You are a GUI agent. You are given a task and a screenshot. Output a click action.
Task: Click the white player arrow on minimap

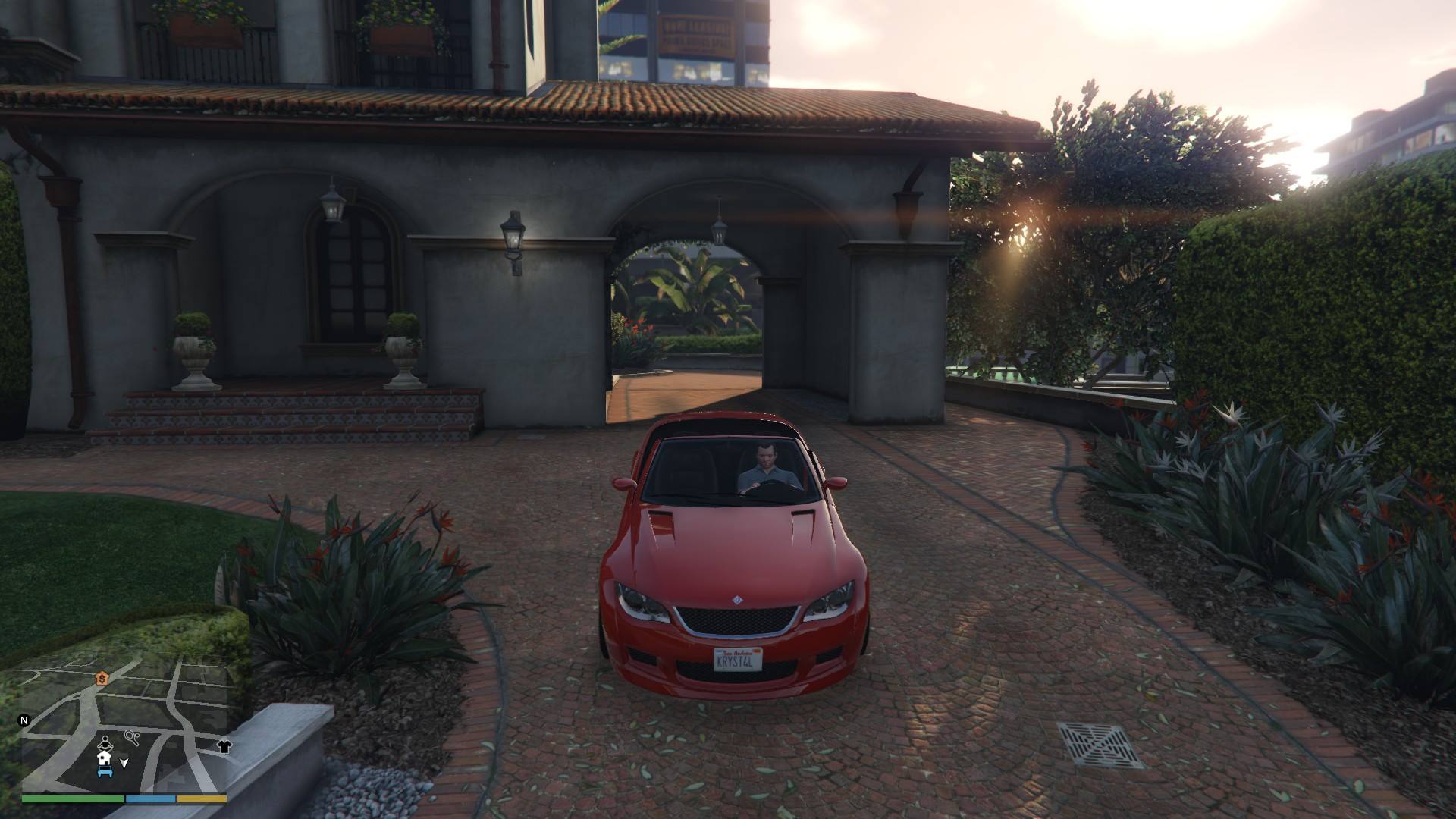124,763
